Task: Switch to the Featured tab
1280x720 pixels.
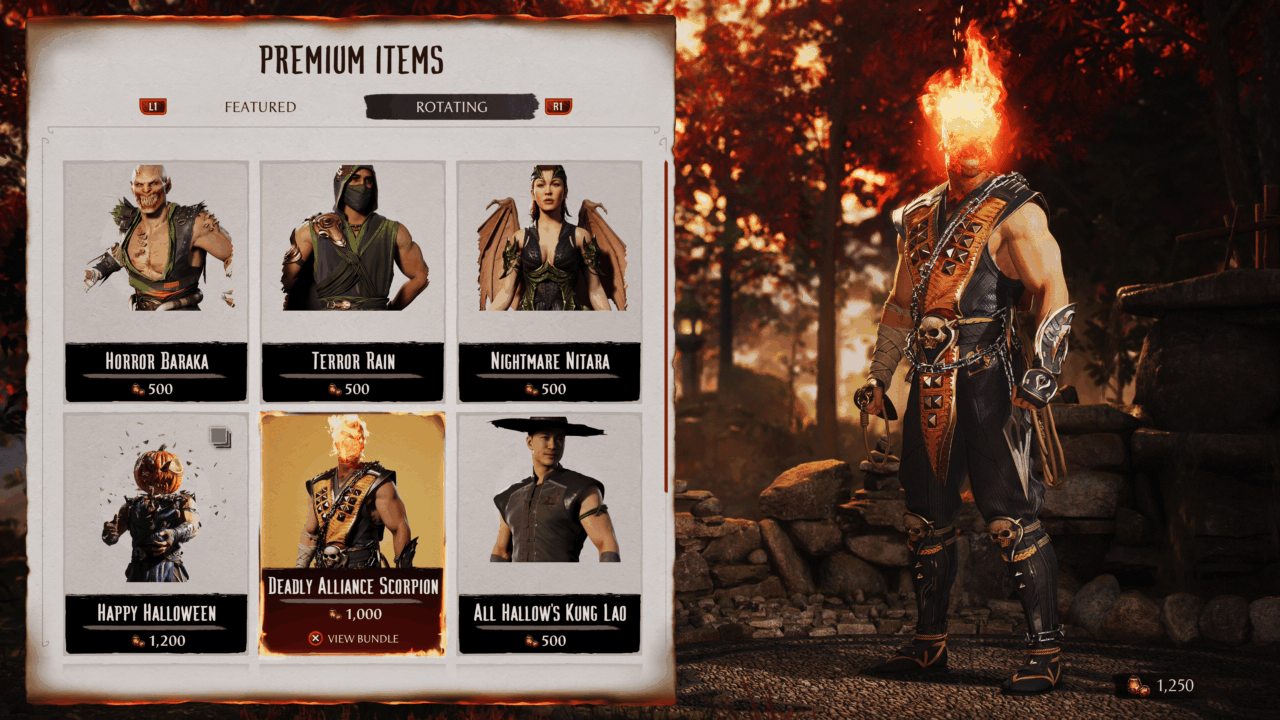Action: [x=260, y=107]
